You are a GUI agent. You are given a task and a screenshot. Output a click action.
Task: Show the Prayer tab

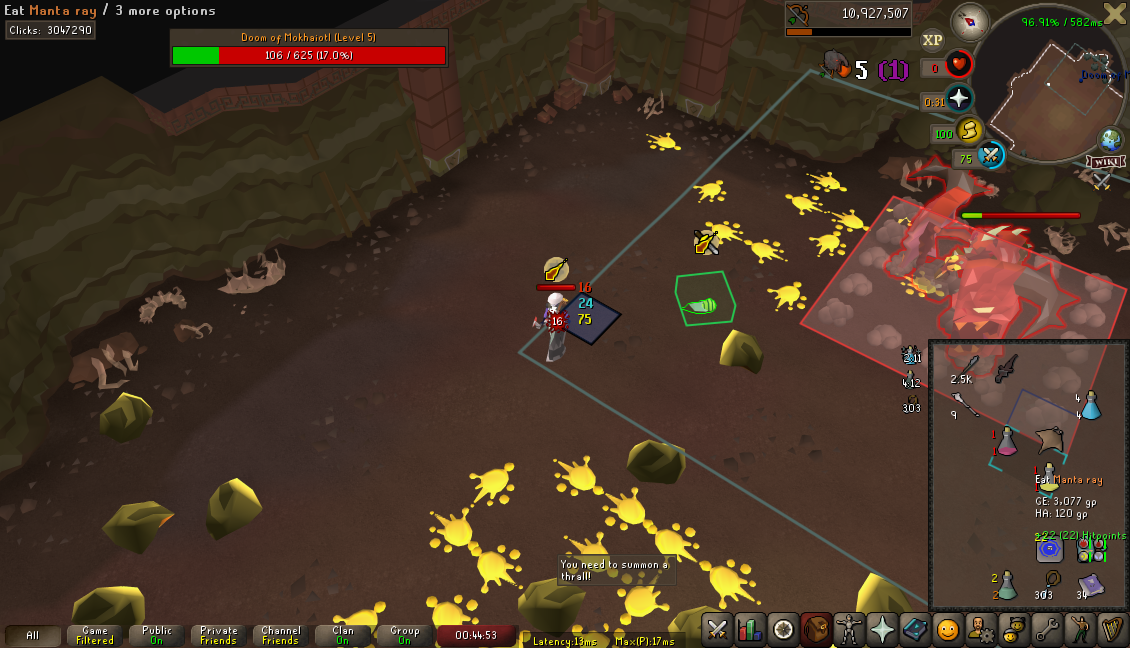(882, 630)
